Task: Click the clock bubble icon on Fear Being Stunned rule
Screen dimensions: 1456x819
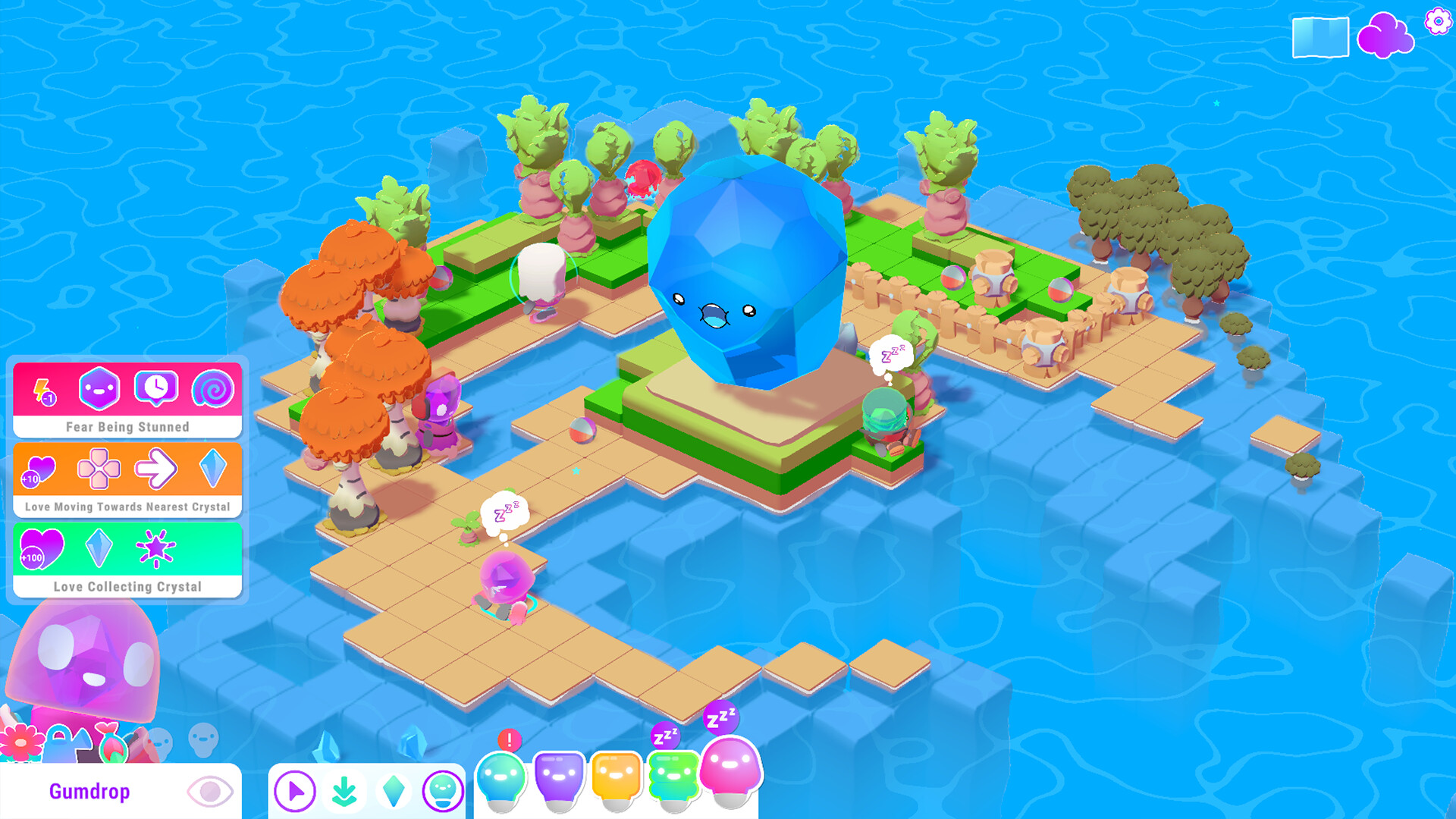Action: [158, 389]
